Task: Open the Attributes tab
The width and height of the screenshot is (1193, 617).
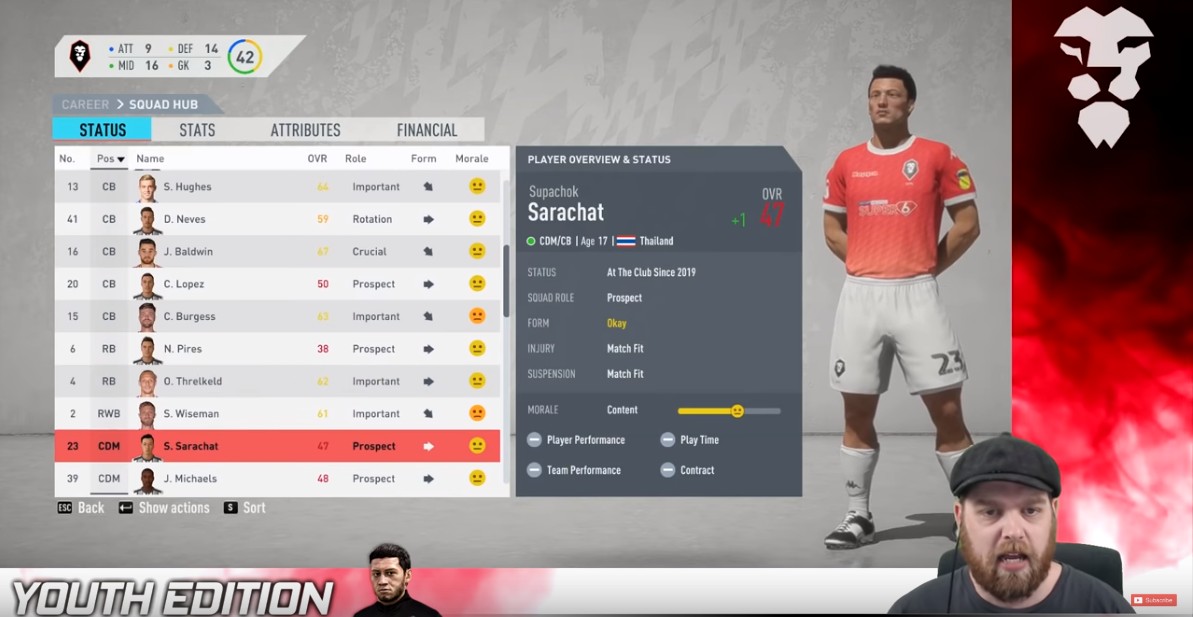Action: (x=305, y=130)
